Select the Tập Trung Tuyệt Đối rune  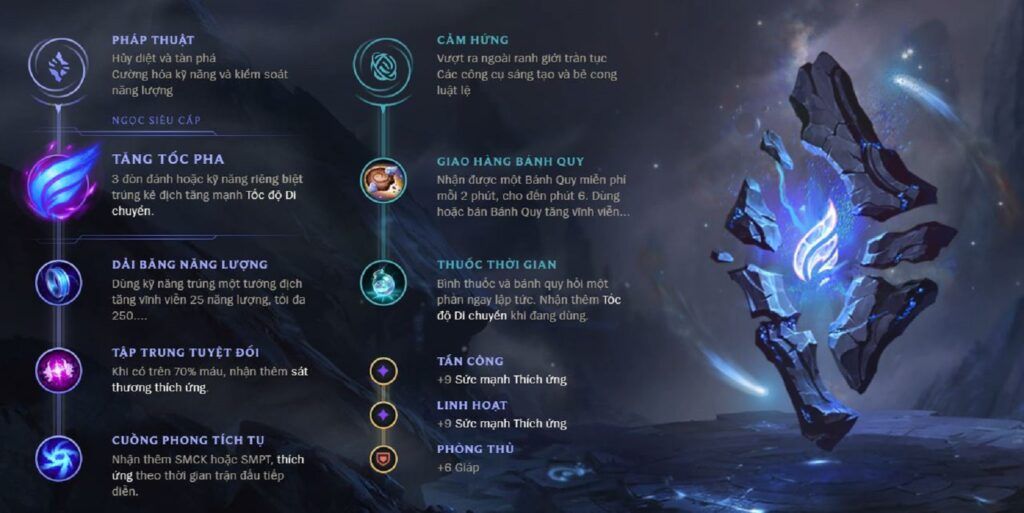(x=59, y=370)
